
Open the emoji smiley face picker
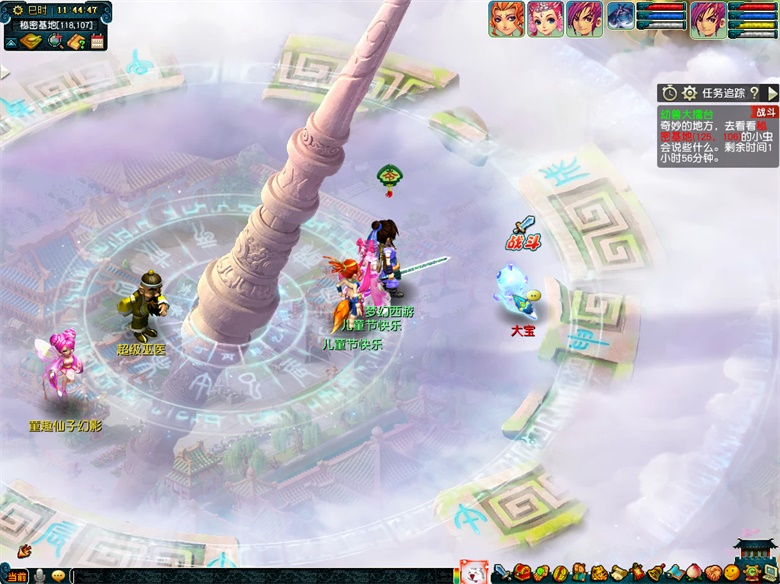[x=59, y=576]
